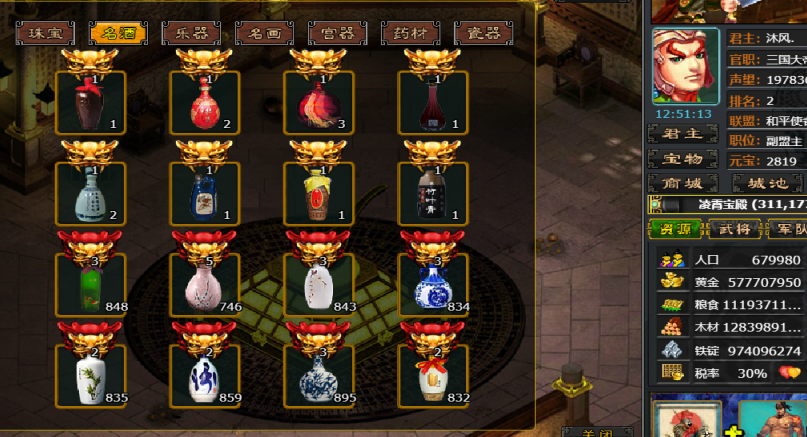This screenshot has height=437, width=807.
Task: Click the 城池 cities button
Action: [x=767, y=183]
